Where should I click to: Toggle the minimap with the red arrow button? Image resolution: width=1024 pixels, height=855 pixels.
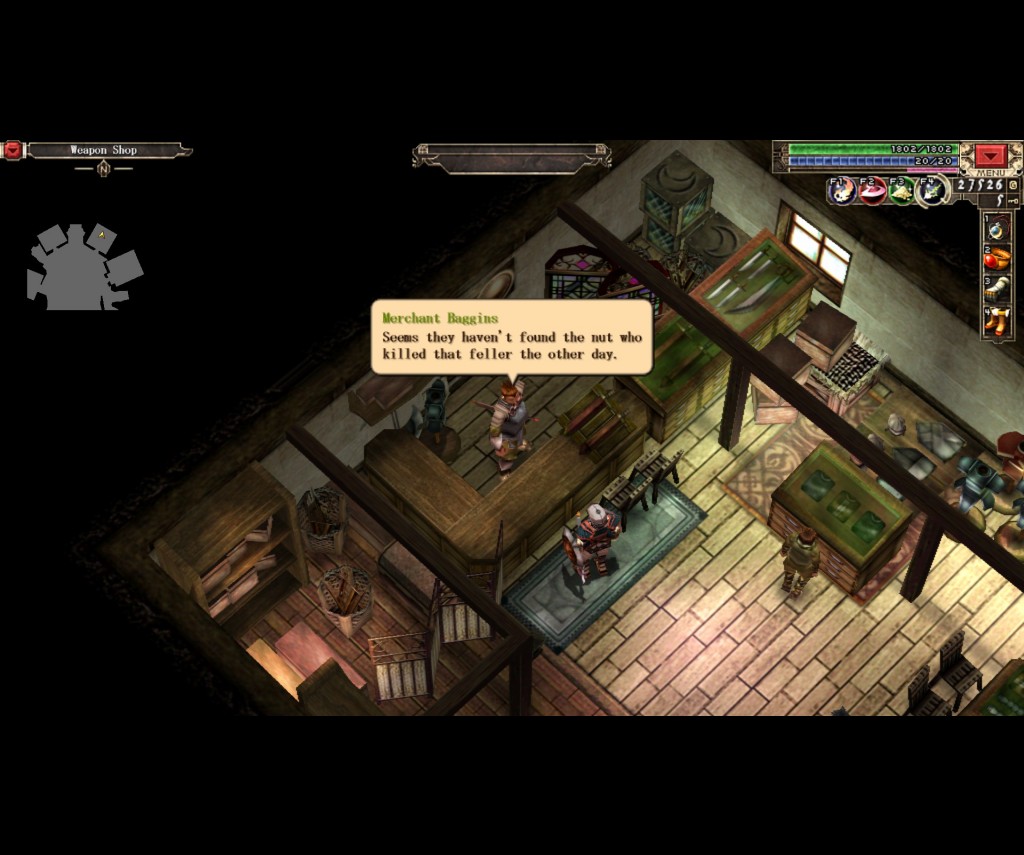click(13, 150)
